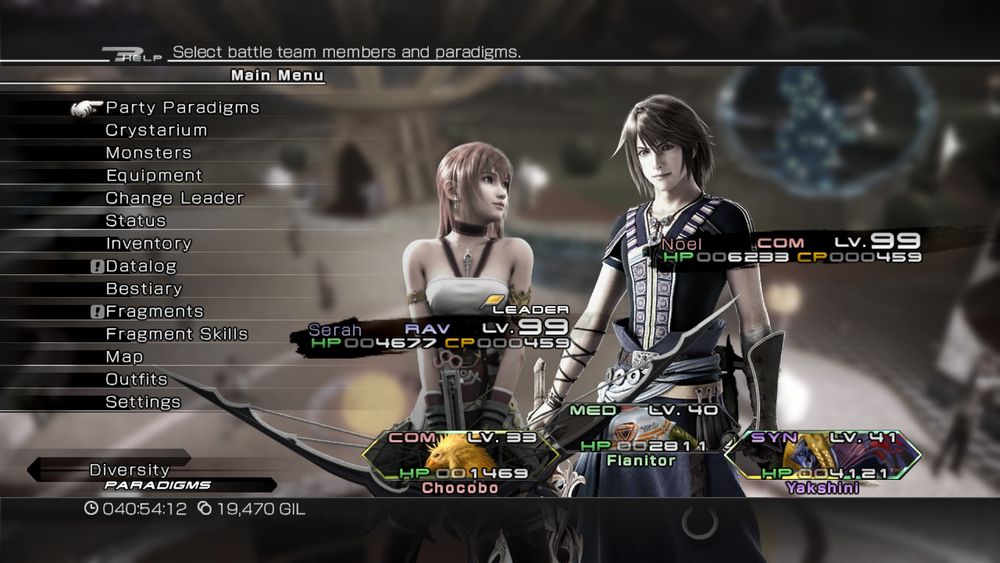Select Fragment Skills
This screenshot has width=1000, height=563.
pos(176,334)
